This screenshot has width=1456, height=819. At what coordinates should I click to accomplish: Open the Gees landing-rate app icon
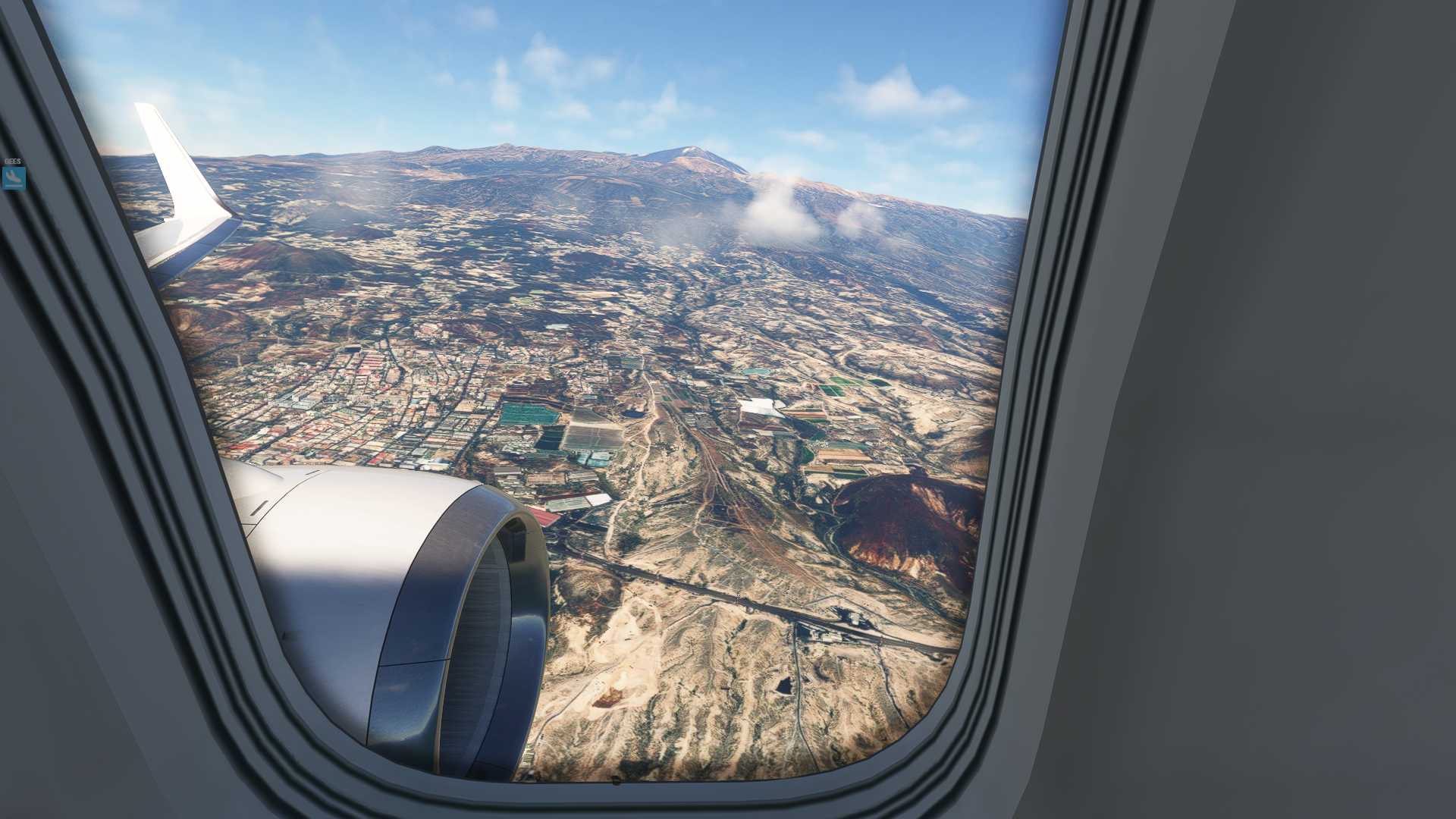click(14, 178)
